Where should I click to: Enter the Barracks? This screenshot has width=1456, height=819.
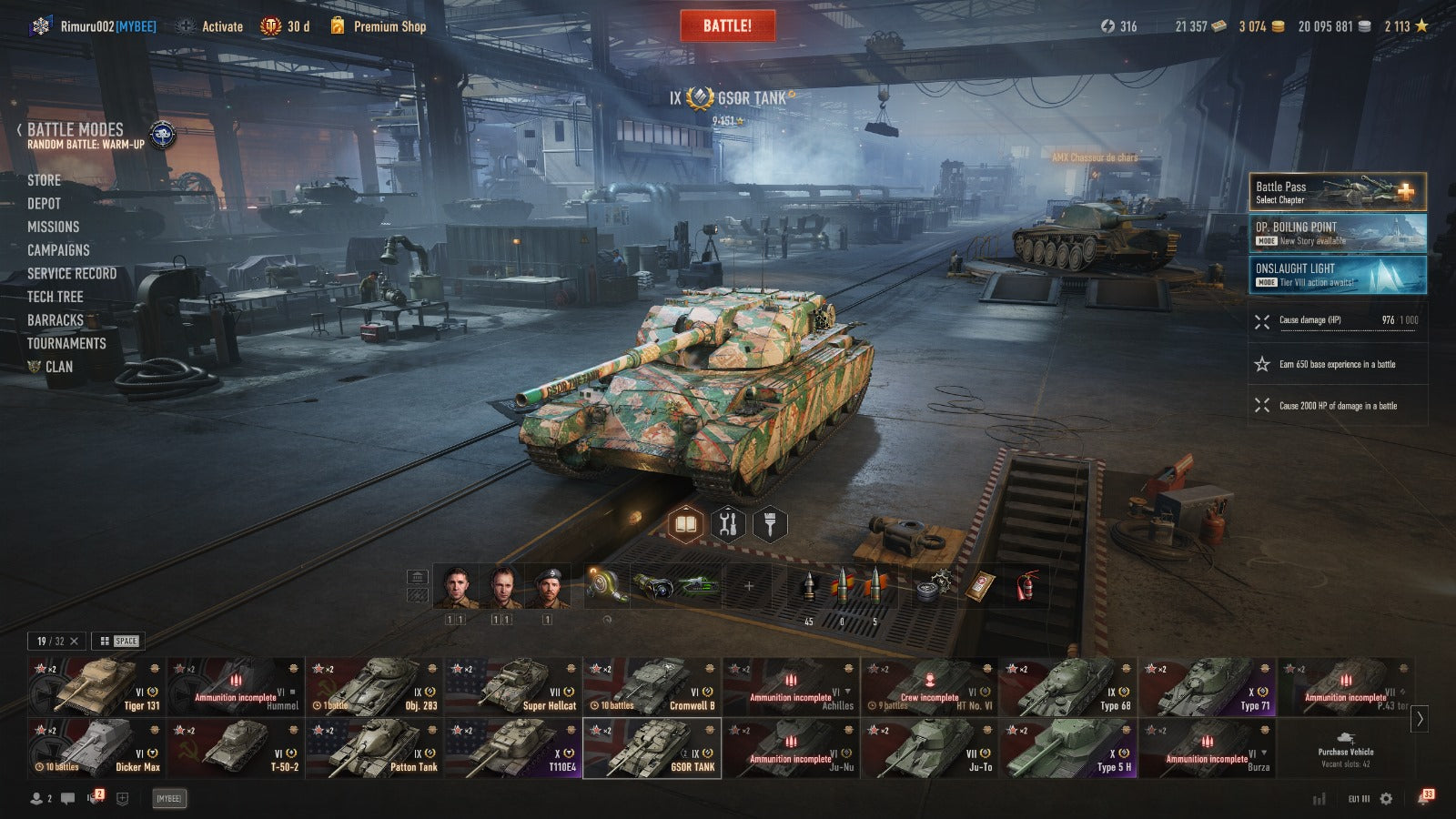(55, 320)
